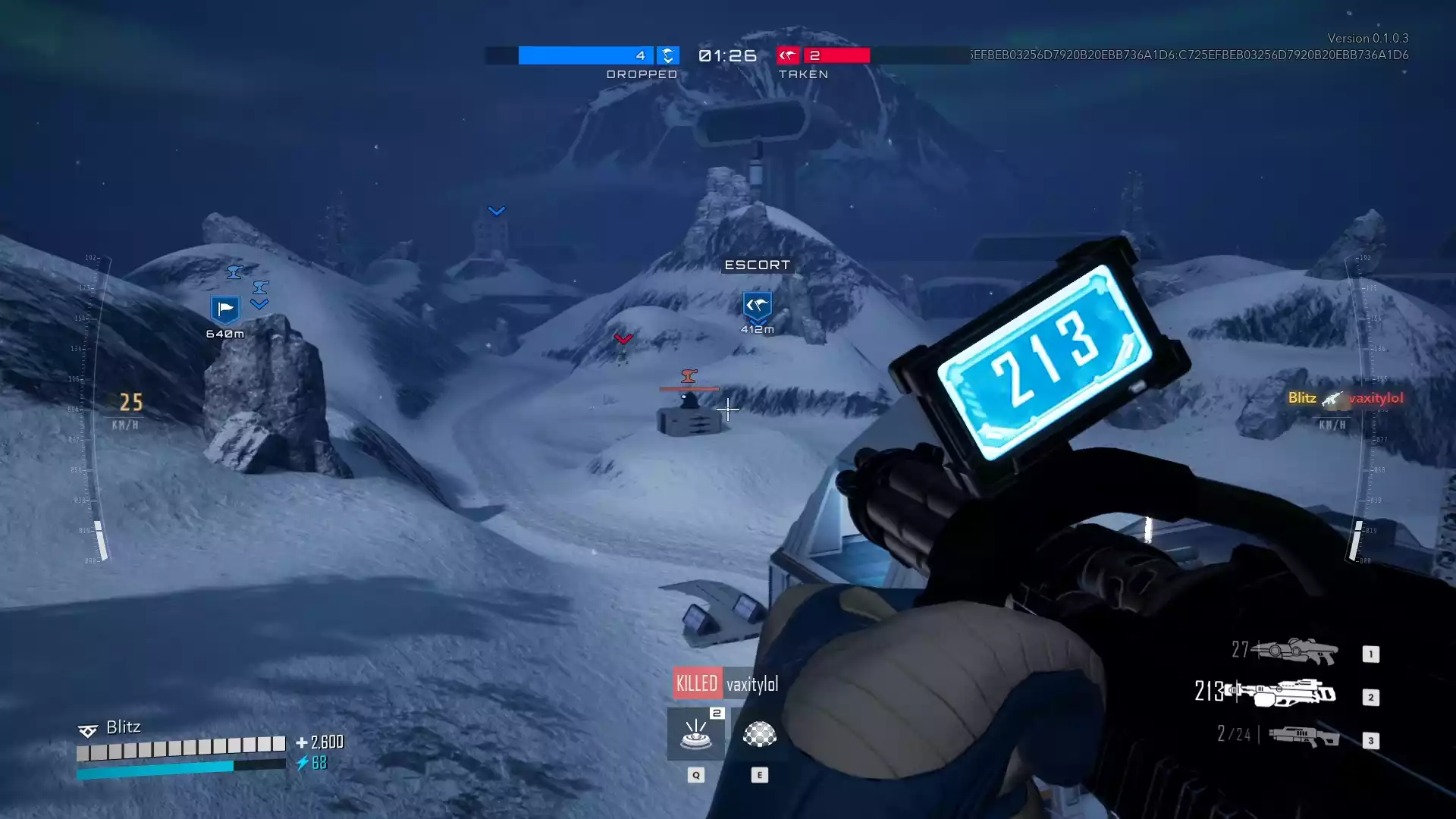Activate the Q mine ability icon
The height and width of the screenshot is (819, 1456).
[695, 734]
